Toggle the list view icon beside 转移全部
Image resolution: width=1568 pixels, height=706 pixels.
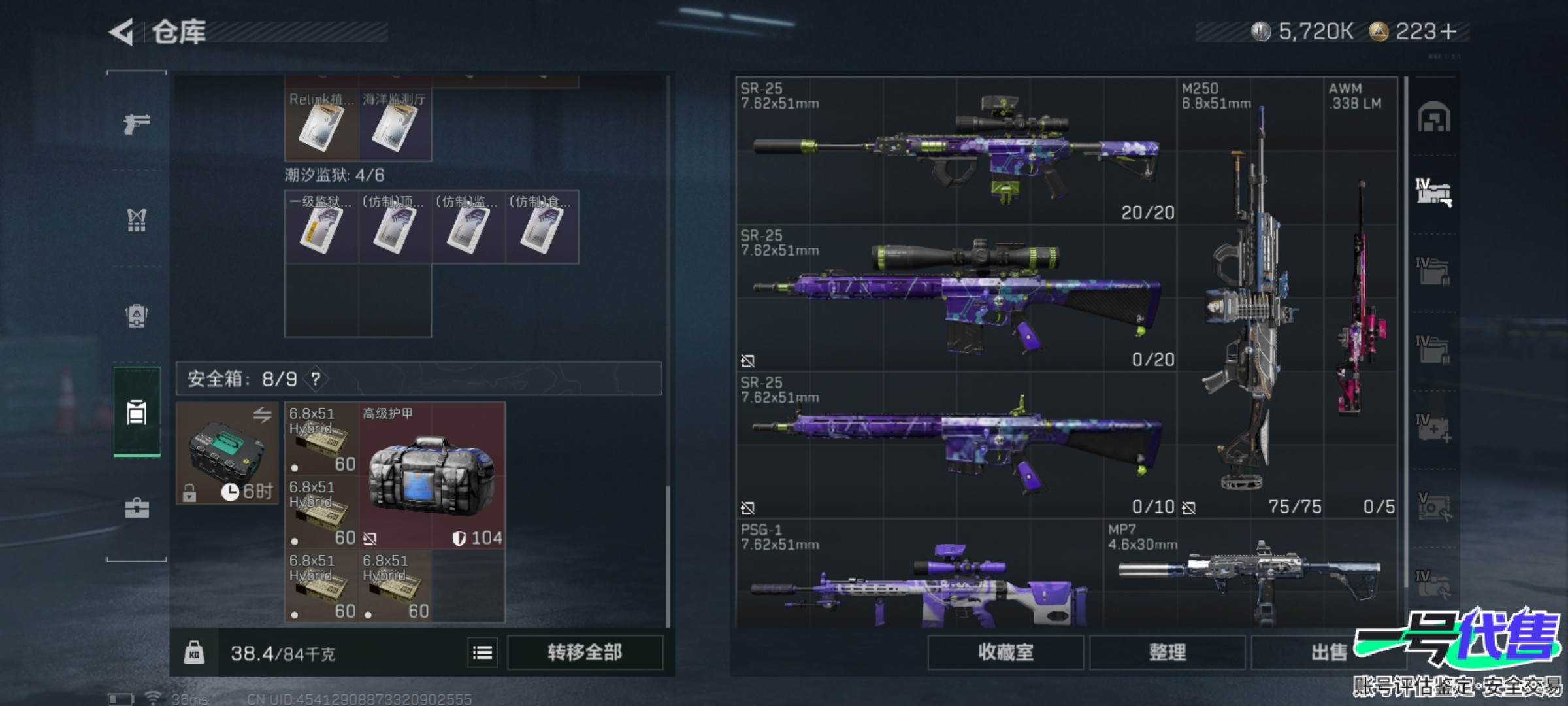482,652
